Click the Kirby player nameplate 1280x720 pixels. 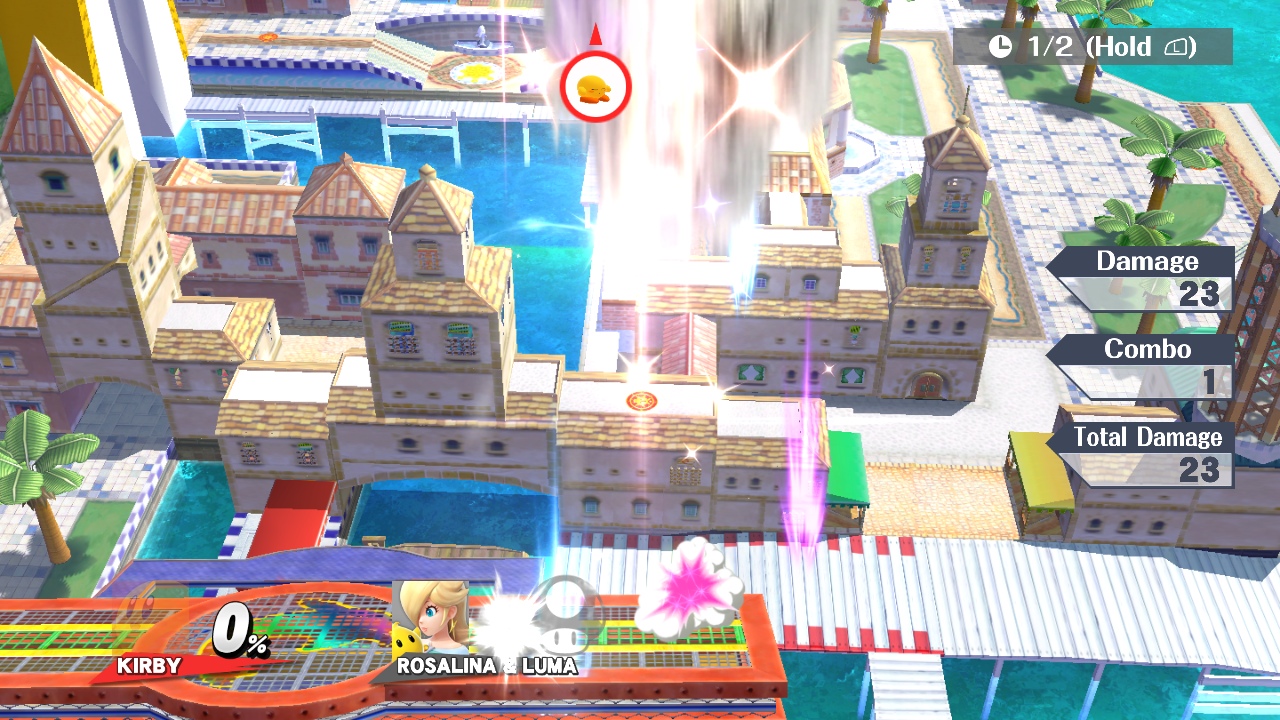149,665
